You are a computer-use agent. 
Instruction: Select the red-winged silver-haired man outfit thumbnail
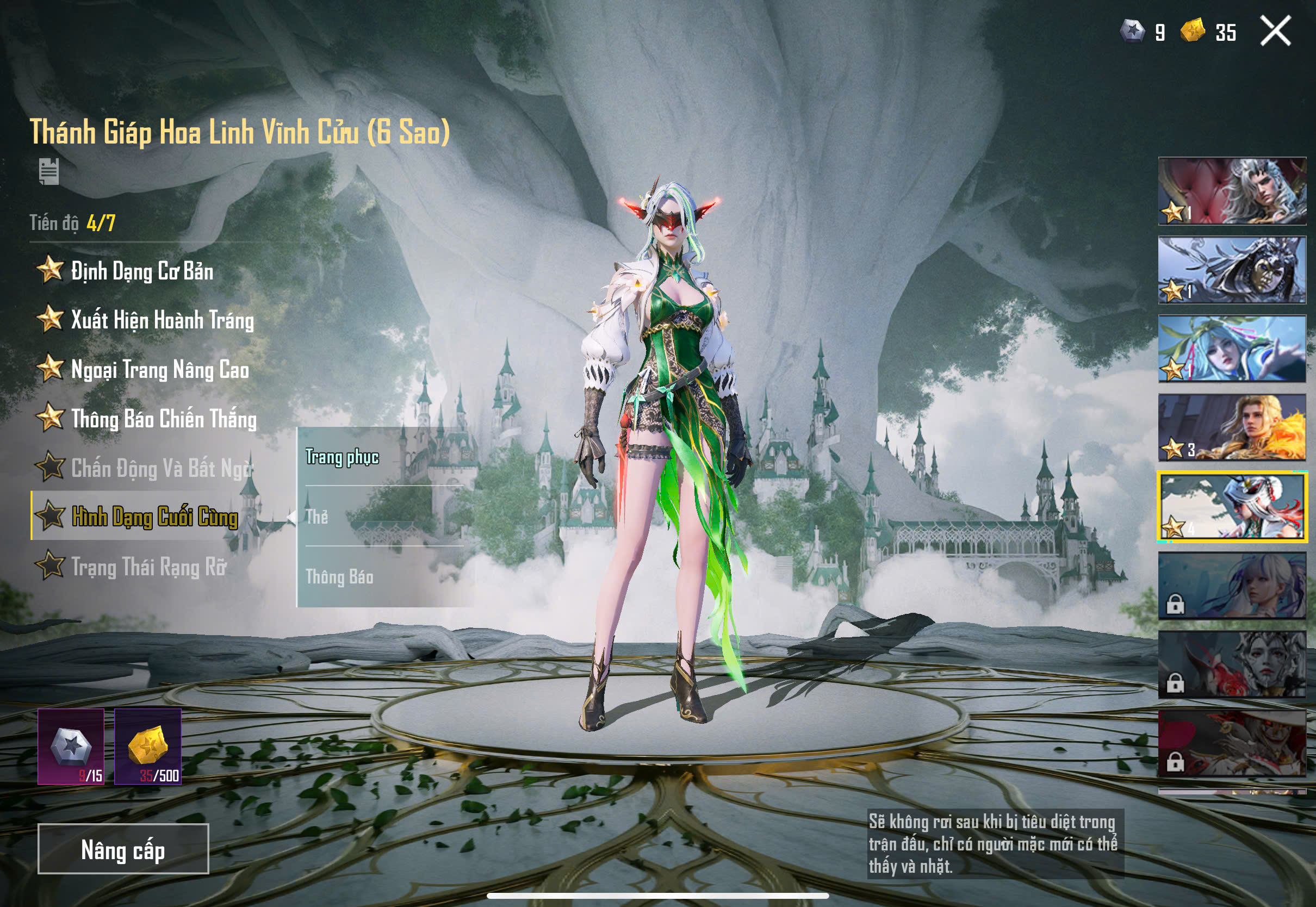(x=1232, y=191)
